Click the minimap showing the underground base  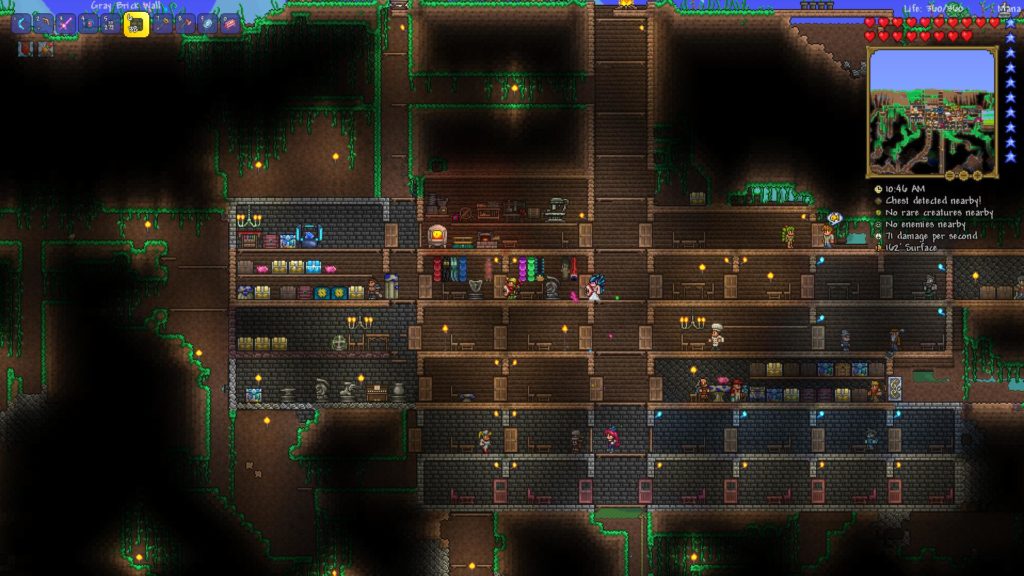point(931,112)
